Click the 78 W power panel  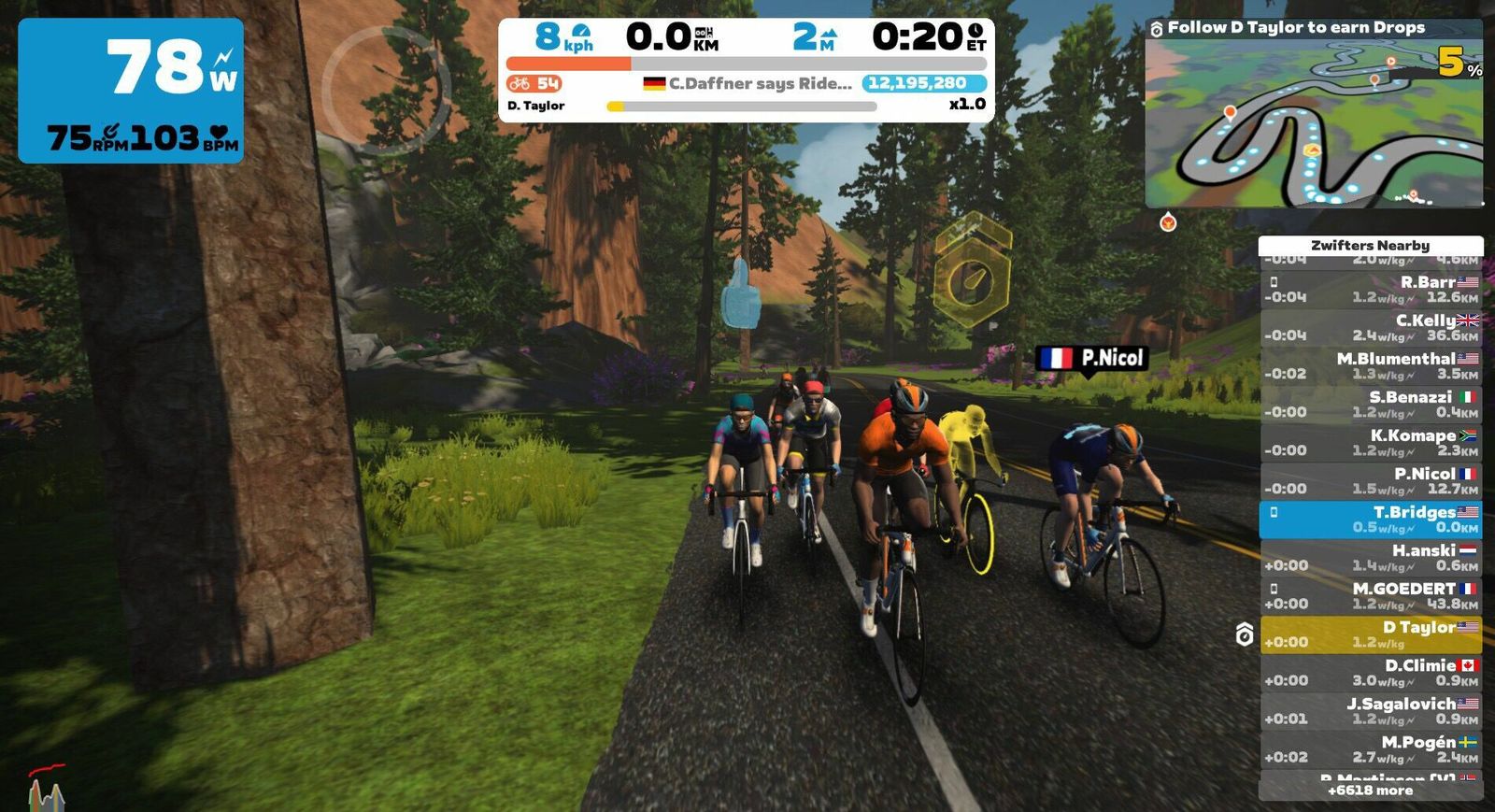click(131, 91)
